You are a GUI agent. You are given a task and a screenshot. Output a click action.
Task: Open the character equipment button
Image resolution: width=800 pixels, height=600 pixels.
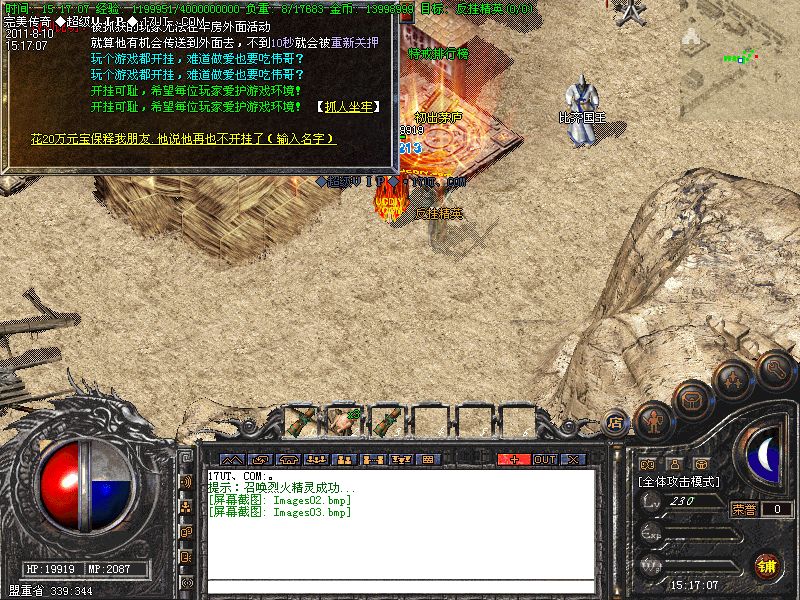(x=652, y=418)
